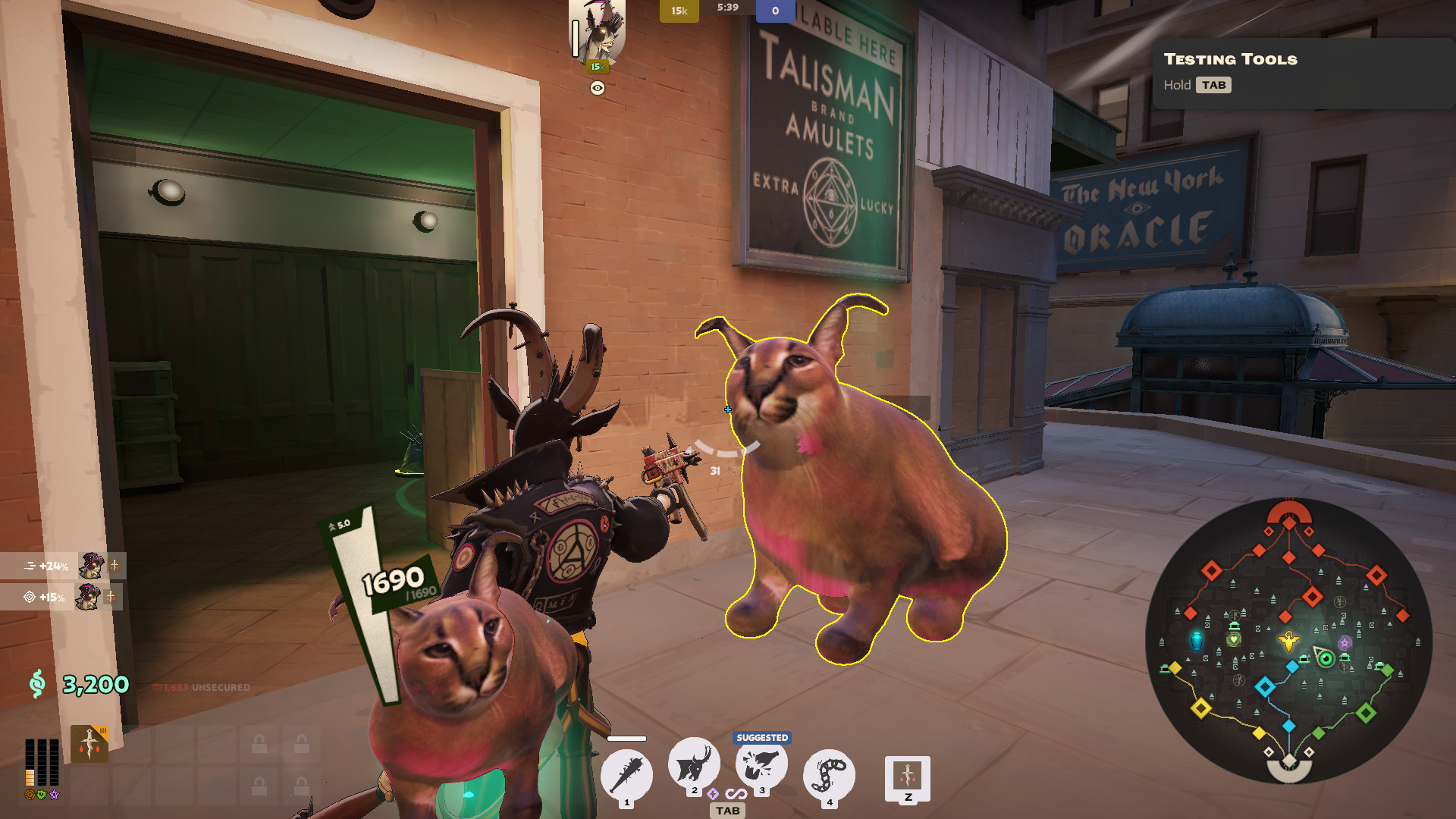Expand Testing Tools by clicking TAB key label
Viewport: 1456px width, 819px height.
tap(1214, 85)
